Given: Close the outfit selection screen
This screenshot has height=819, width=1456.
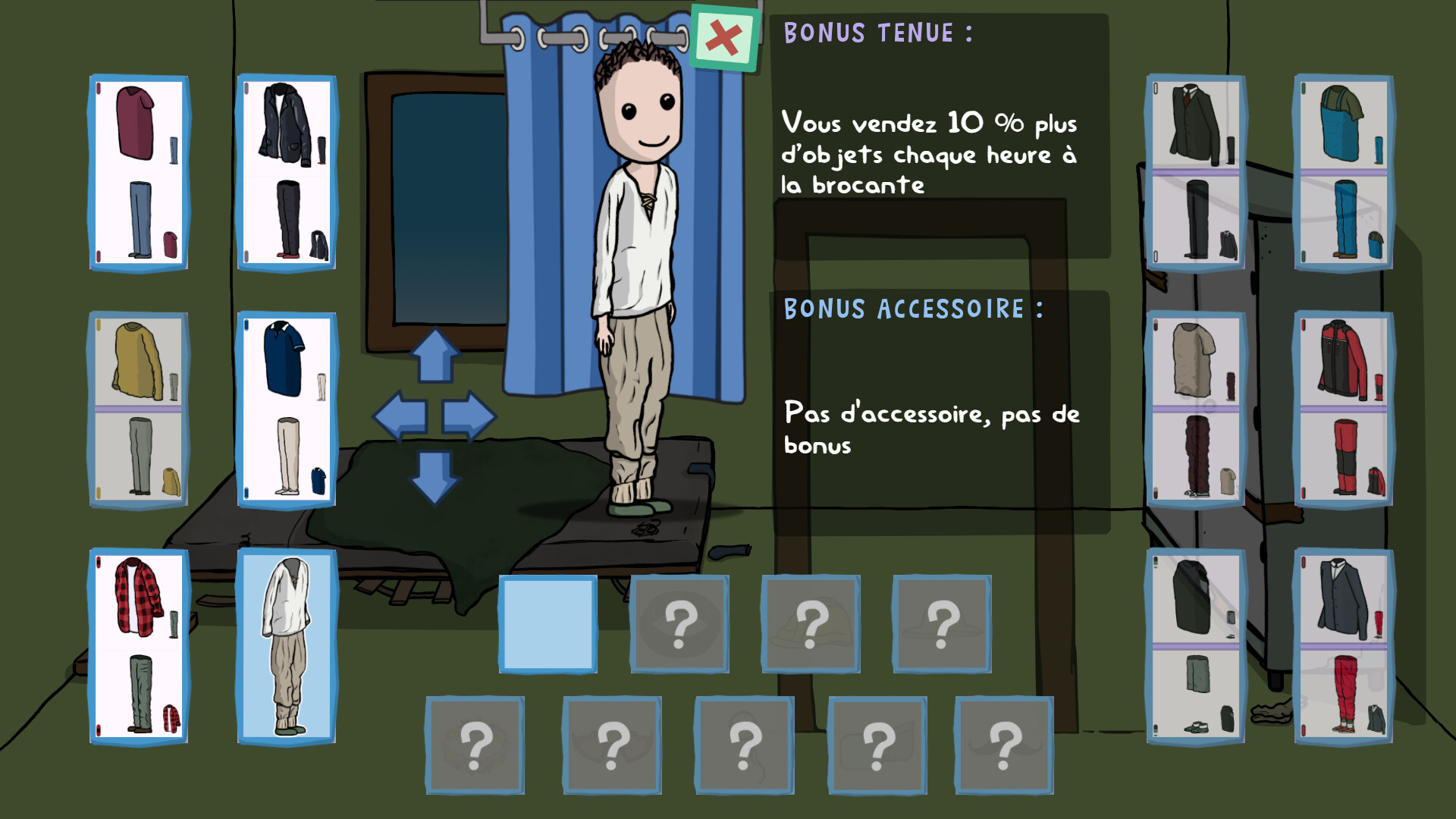Looking at the screenshot, I should tap(723, 35).
